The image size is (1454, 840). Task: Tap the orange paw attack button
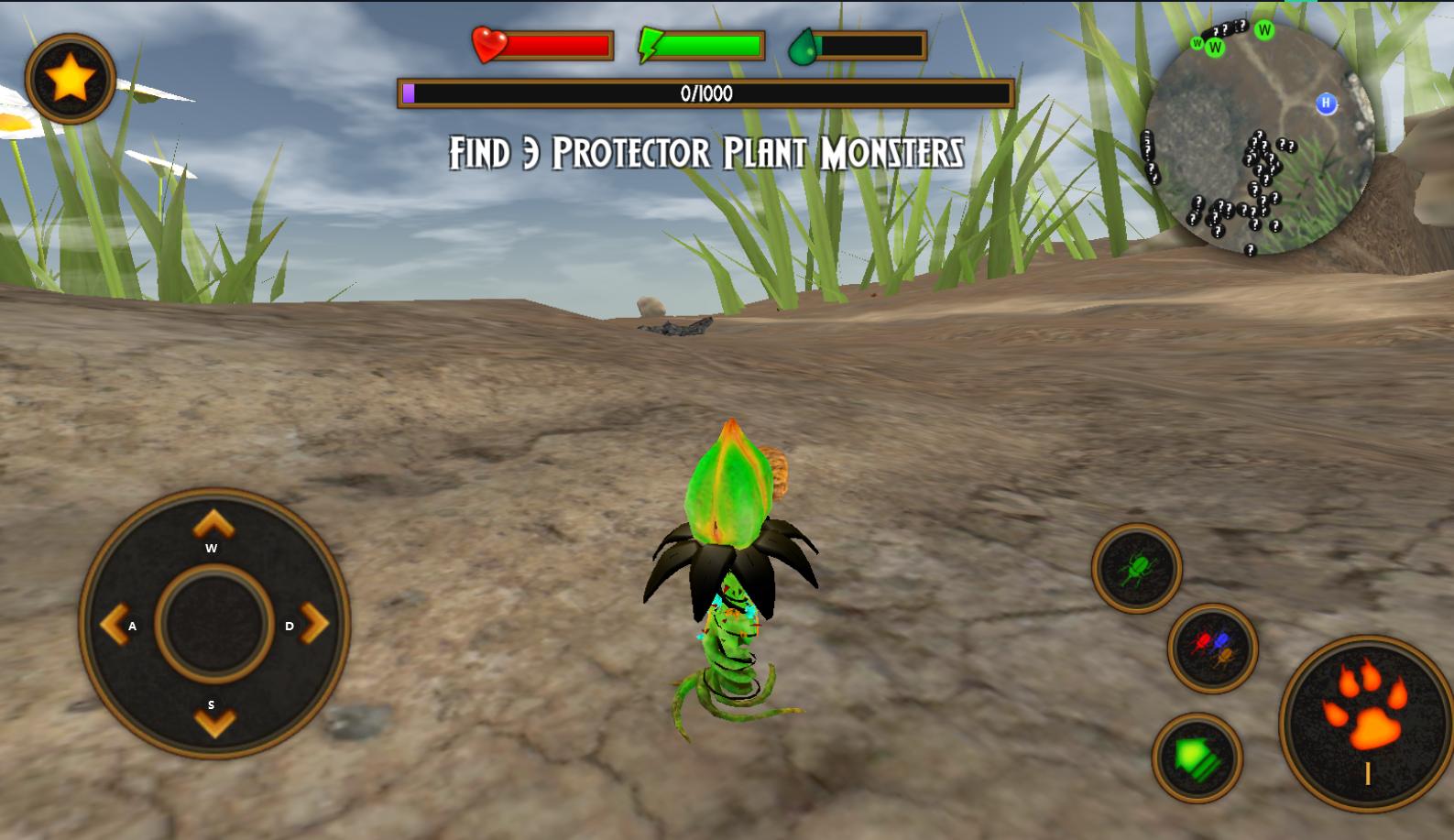coord(1367,724)
